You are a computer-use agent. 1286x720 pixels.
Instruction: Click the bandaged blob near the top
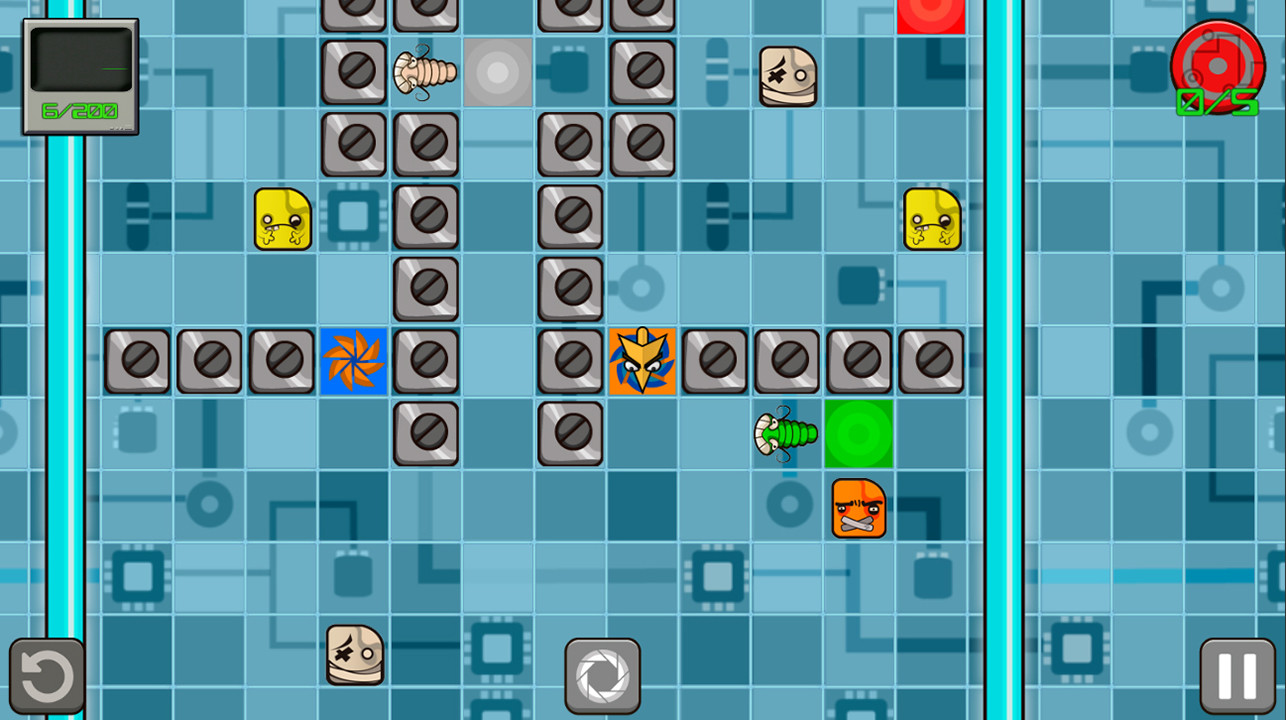tap(788, 75)
